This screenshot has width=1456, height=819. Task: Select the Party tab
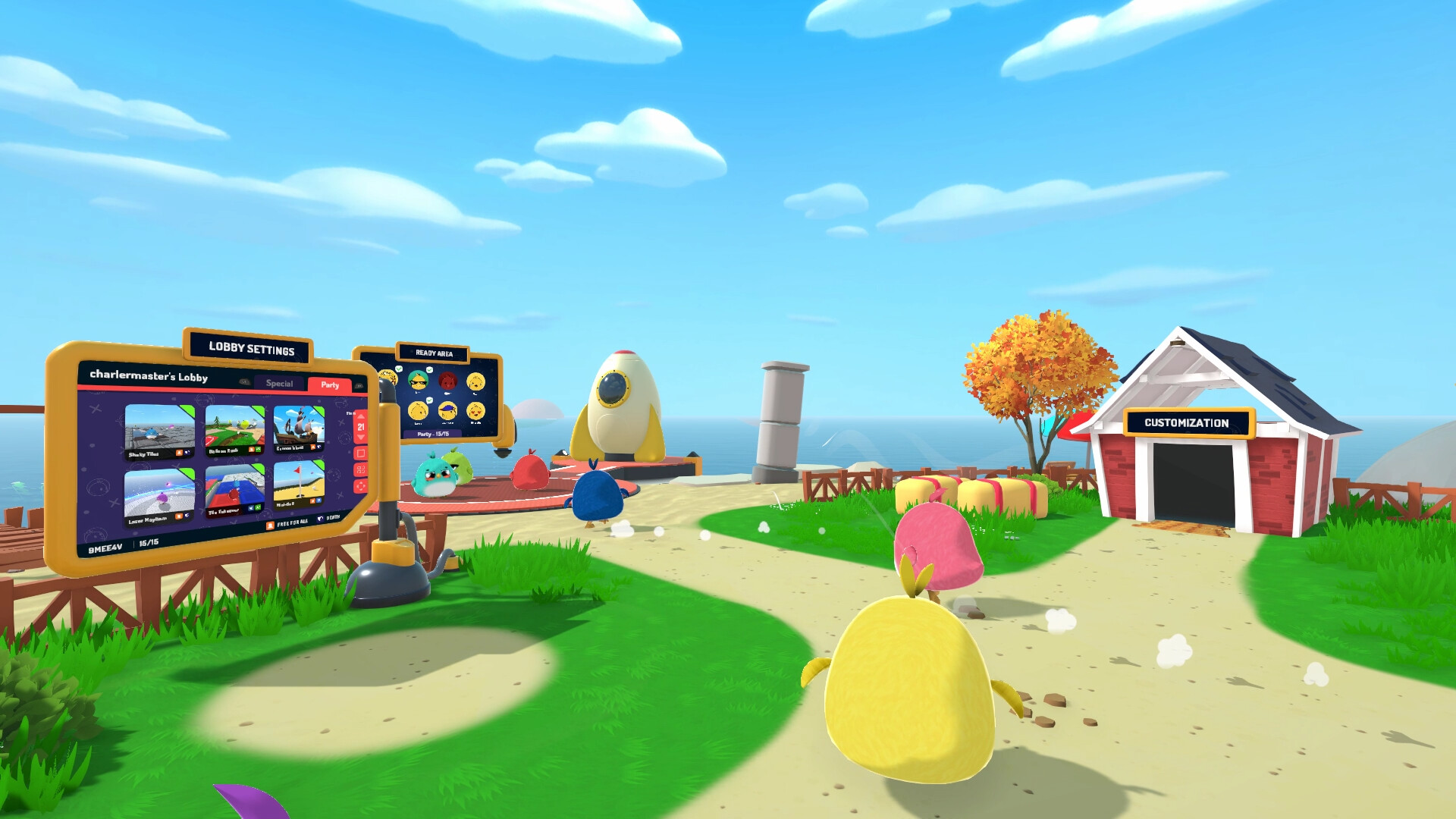tap(330, 385)
